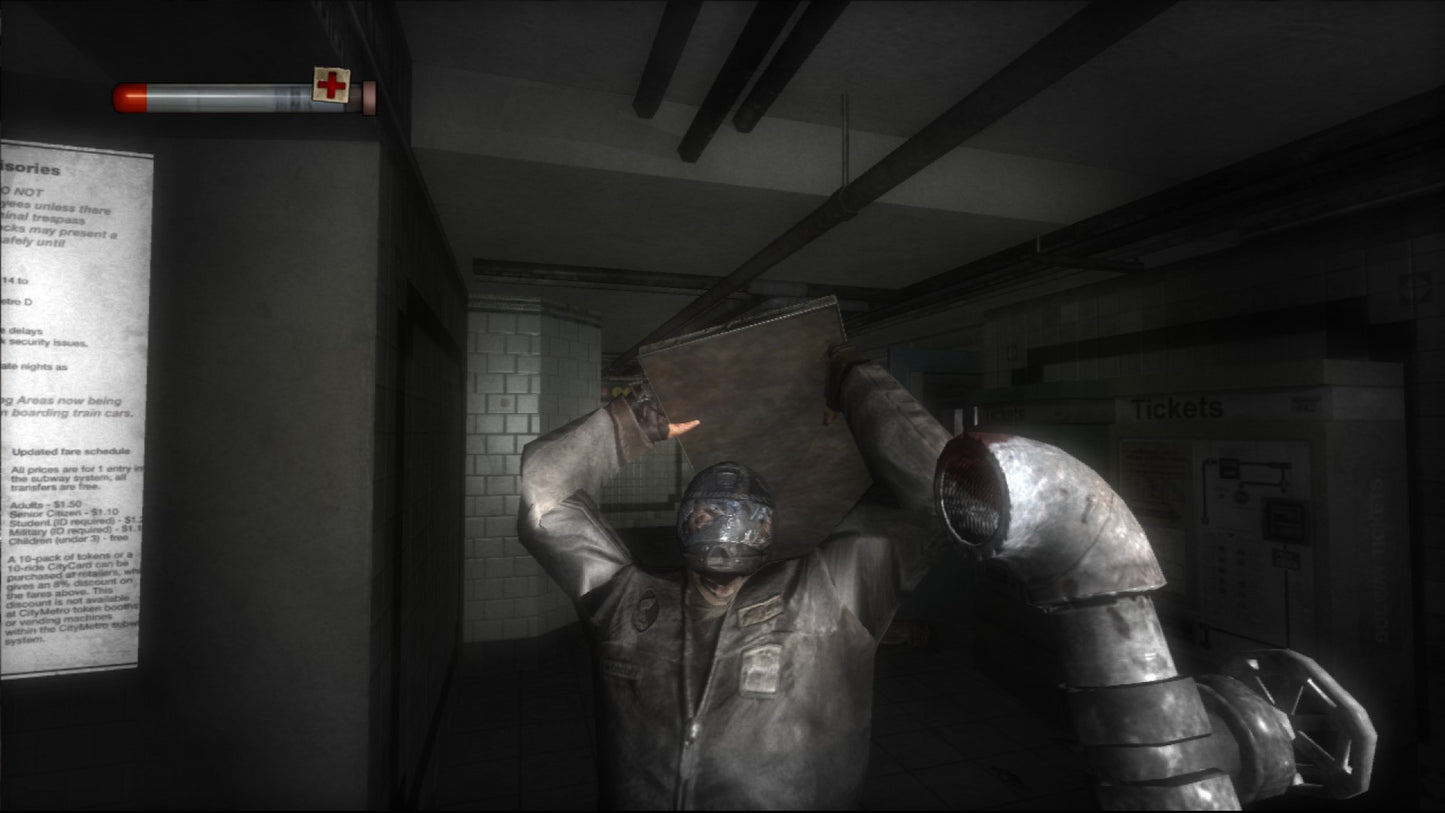Image resolution: width=1445 pixels, height=813 pixels.
Task: Expand the 'isories' heading on the poster
Action: click(31, 169)
